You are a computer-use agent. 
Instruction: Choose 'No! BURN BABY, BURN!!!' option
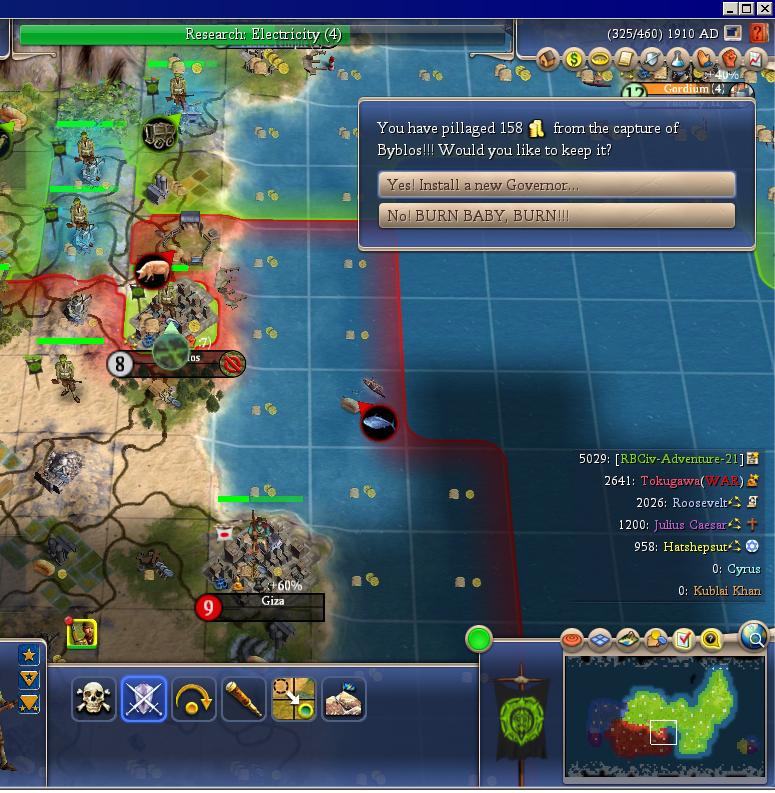click(x=557, y=216)
